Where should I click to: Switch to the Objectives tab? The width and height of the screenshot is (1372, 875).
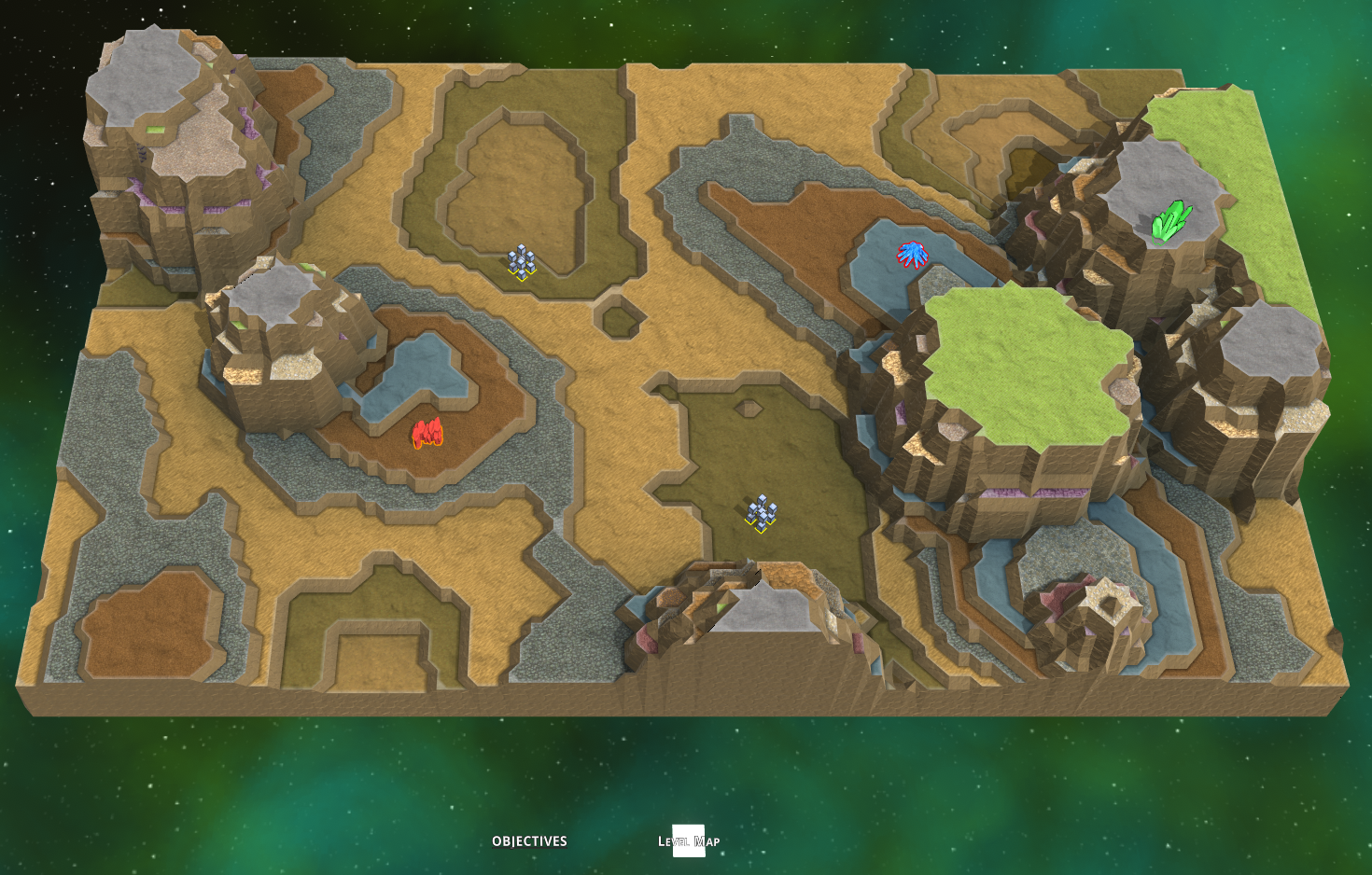coord(529,841)
